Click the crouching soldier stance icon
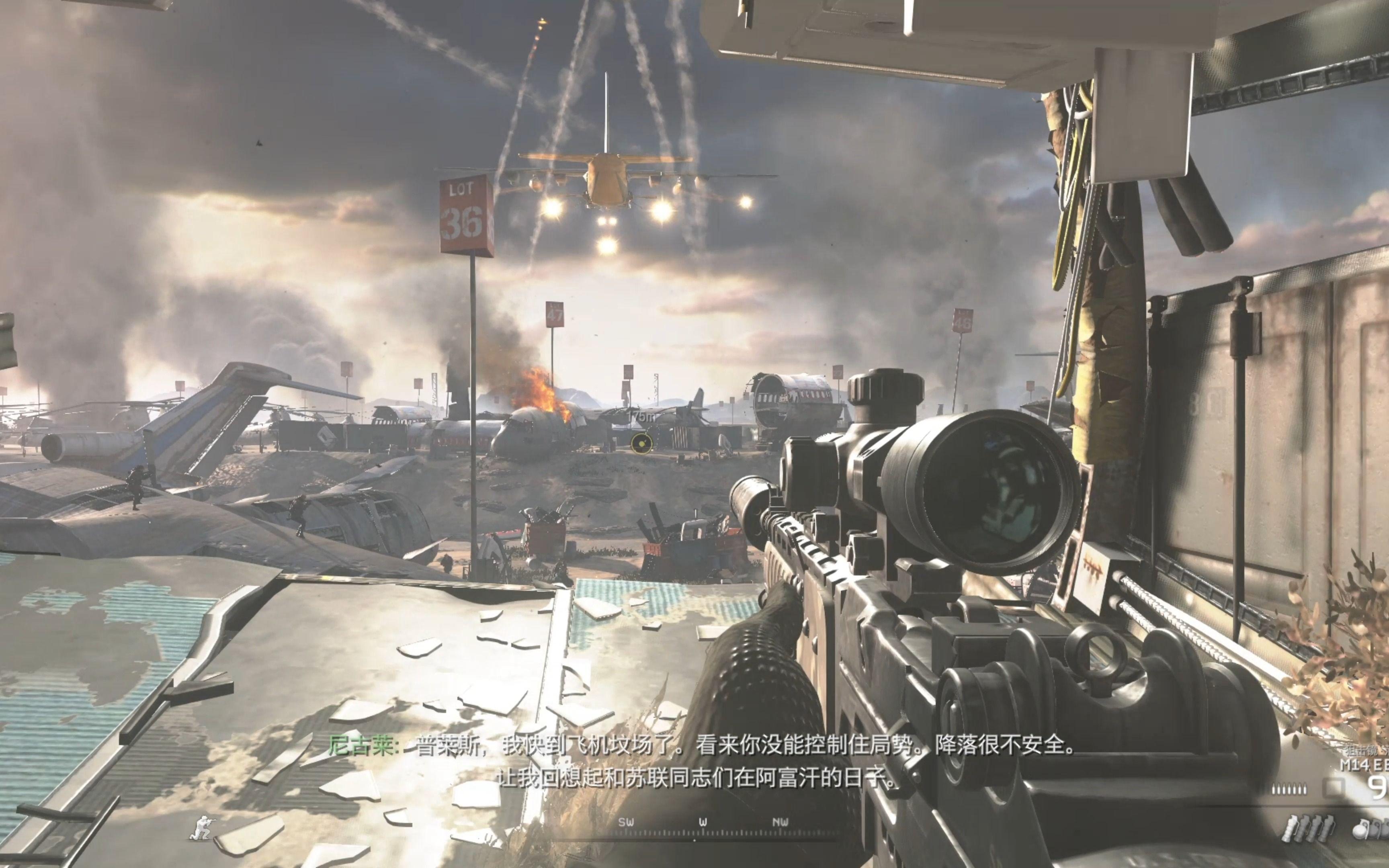This screenshot has height=868, width=1389. point(203,827)
